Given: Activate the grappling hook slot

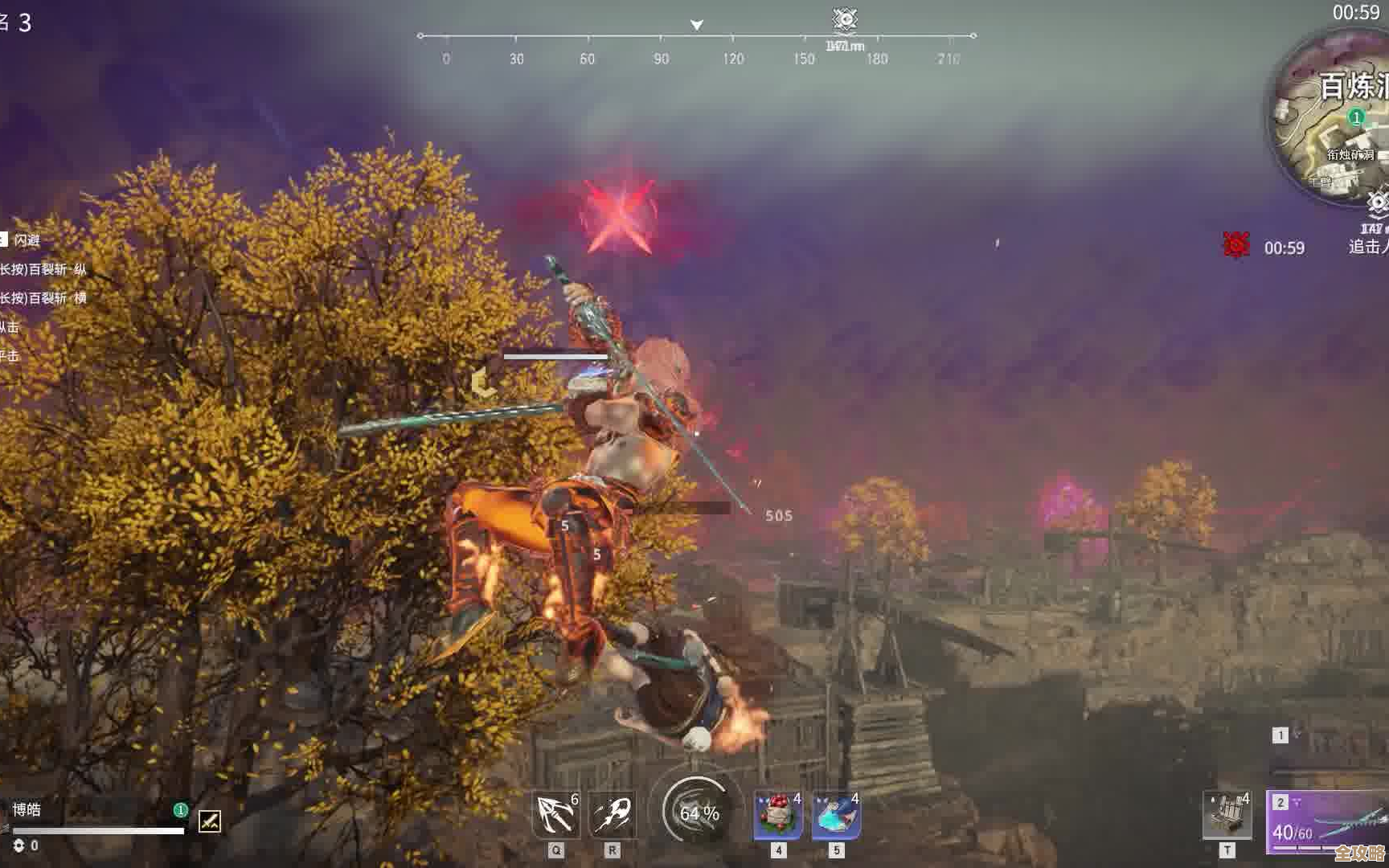Looking at the screenshot, I should coord(555,815).
